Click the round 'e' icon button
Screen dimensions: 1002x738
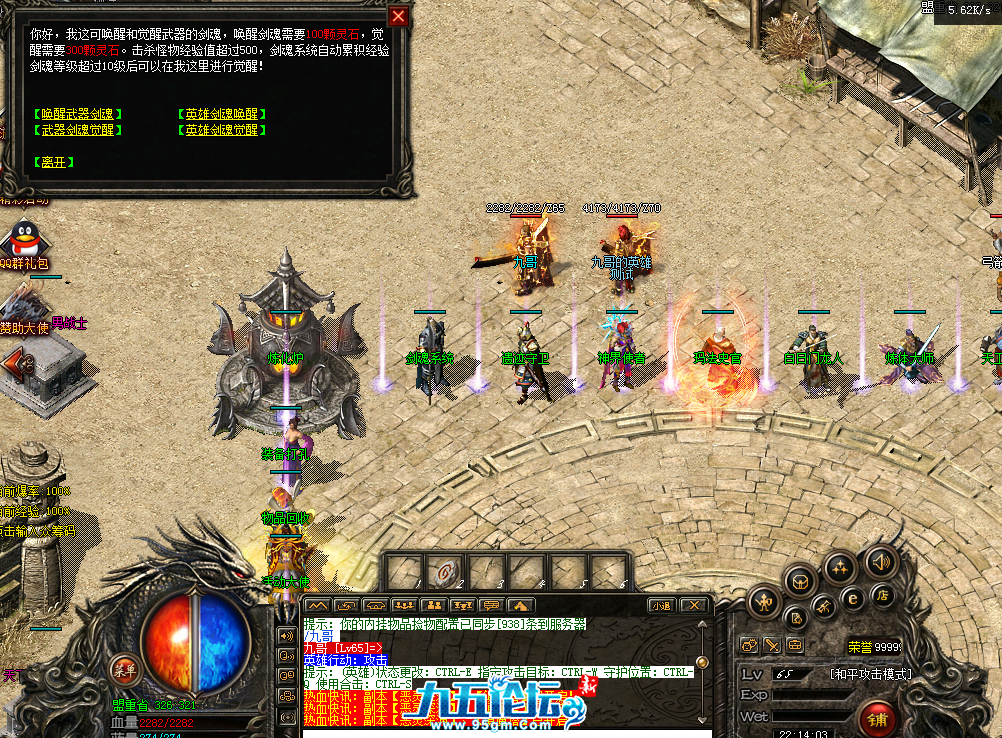[853, 600]
